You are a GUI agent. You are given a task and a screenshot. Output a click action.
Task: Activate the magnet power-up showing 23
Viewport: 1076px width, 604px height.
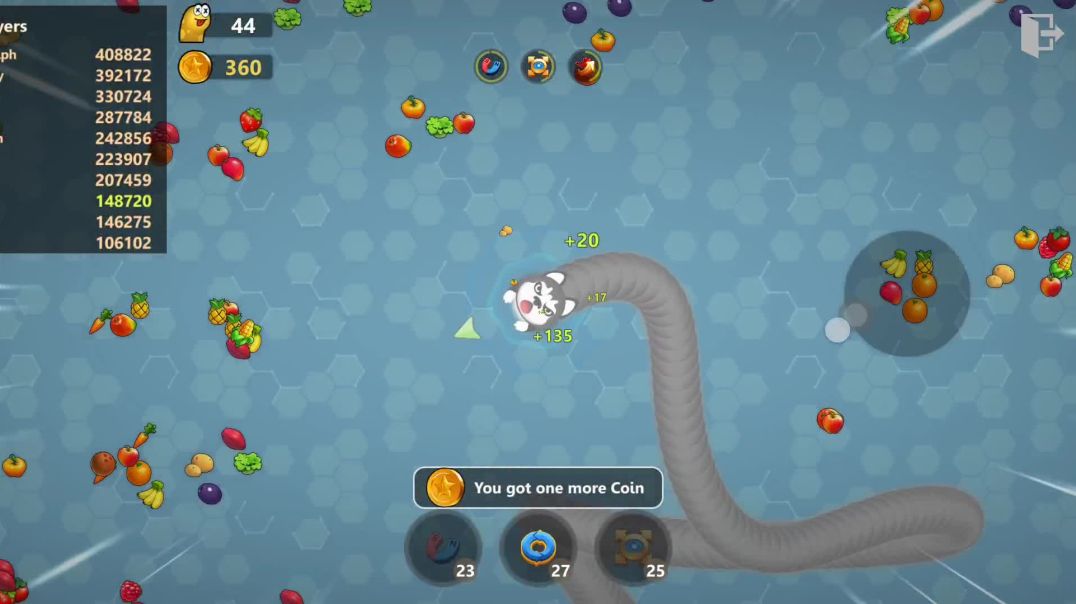coord(443,548)
